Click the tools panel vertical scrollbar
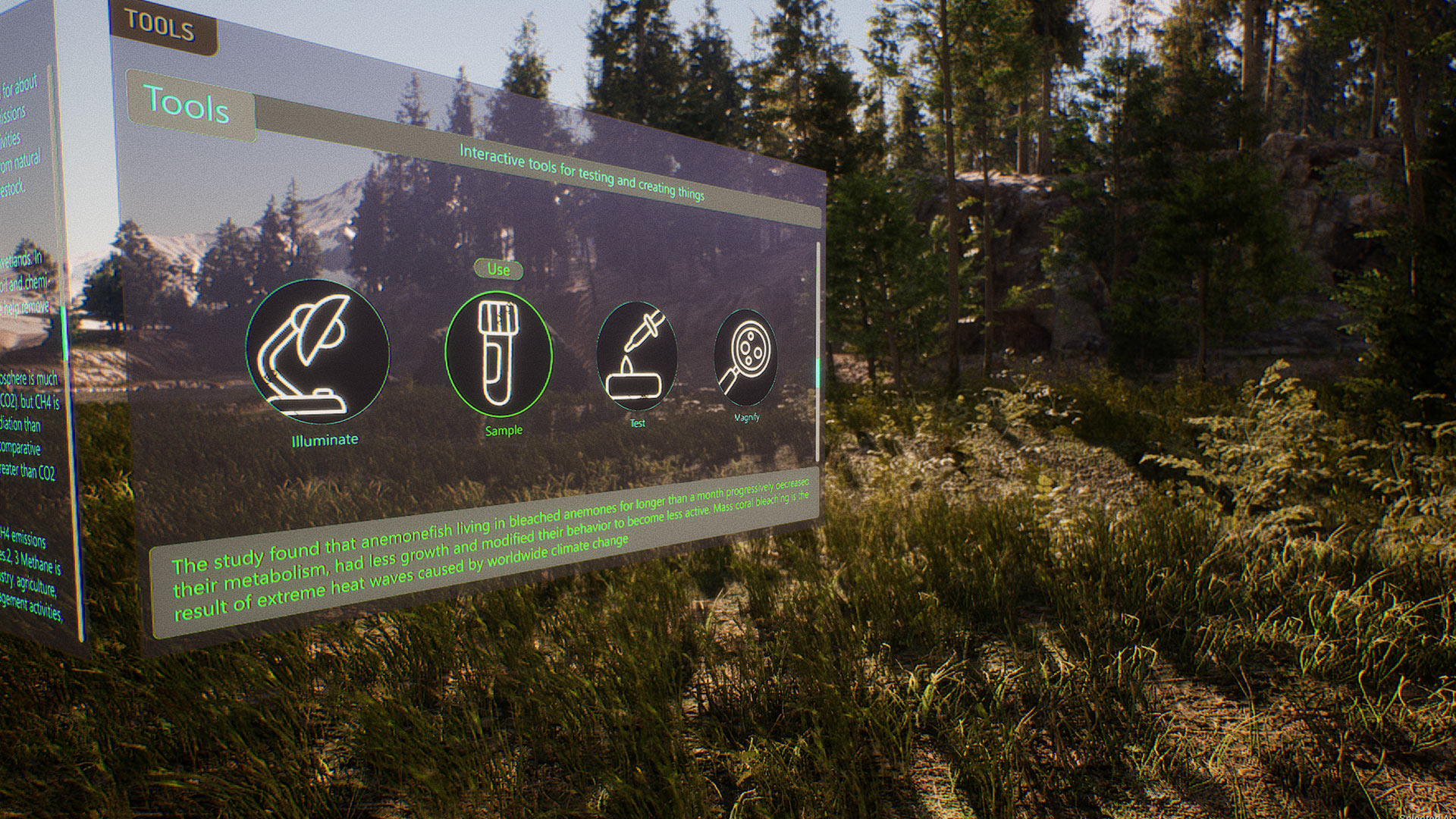The width and height of the screenshot is (1456, 819). click(x=818, y=349)
